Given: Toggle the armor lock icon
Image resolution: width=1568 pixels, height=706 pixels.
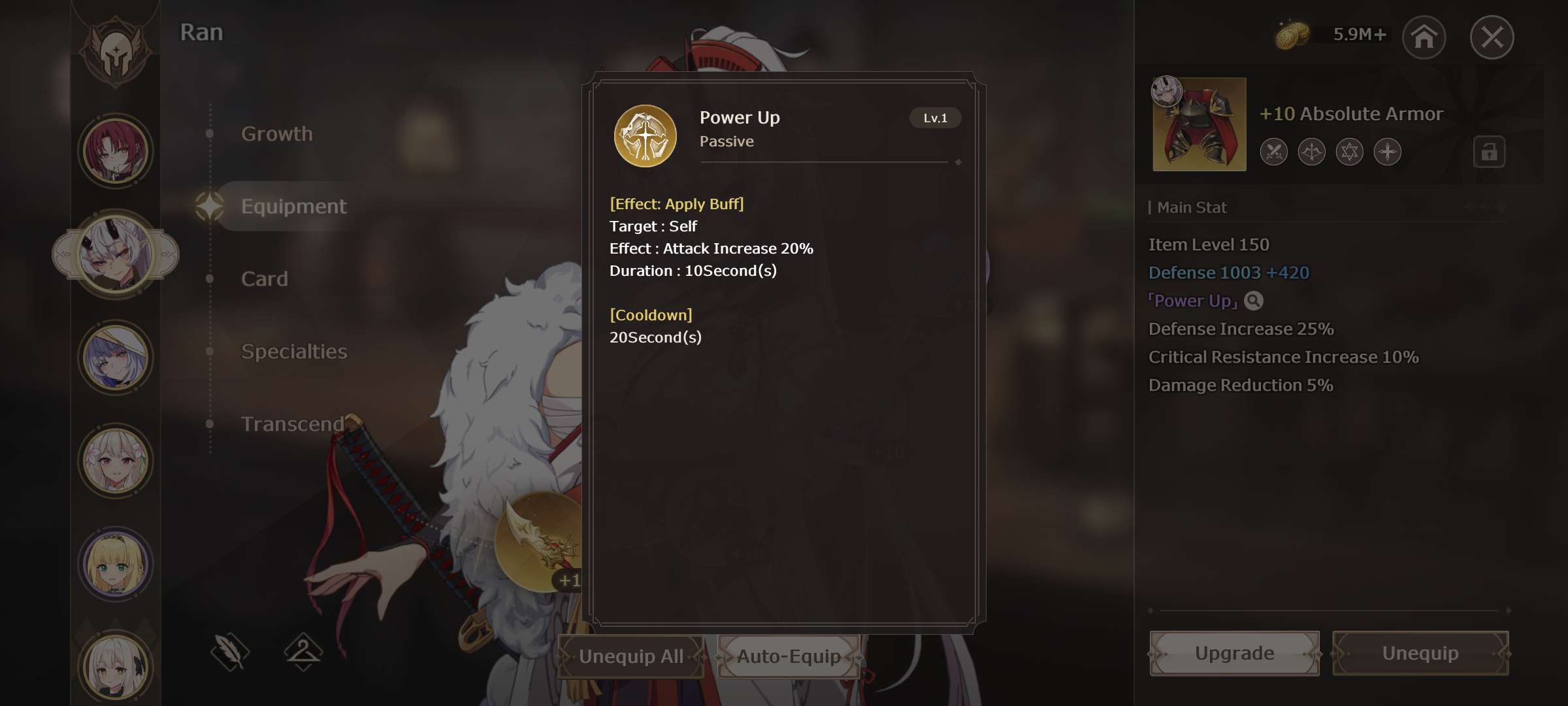Looking at the screenshot, I should coord(1489,152).
